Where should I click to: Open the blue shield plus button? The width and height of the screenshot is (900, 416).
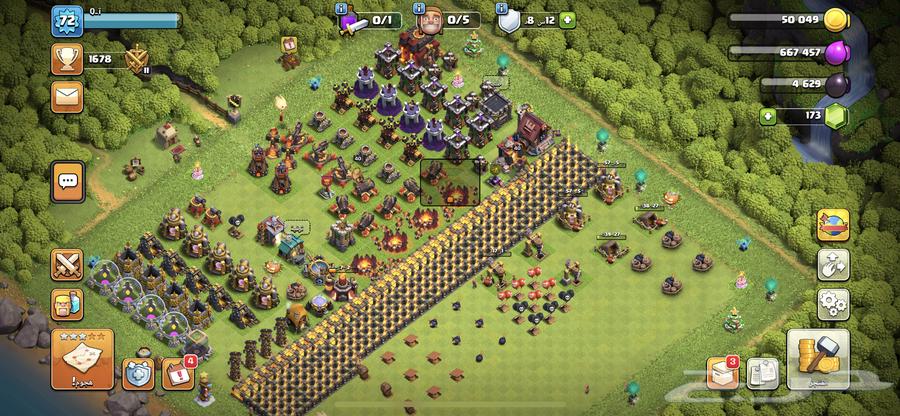tap(138, 374)
